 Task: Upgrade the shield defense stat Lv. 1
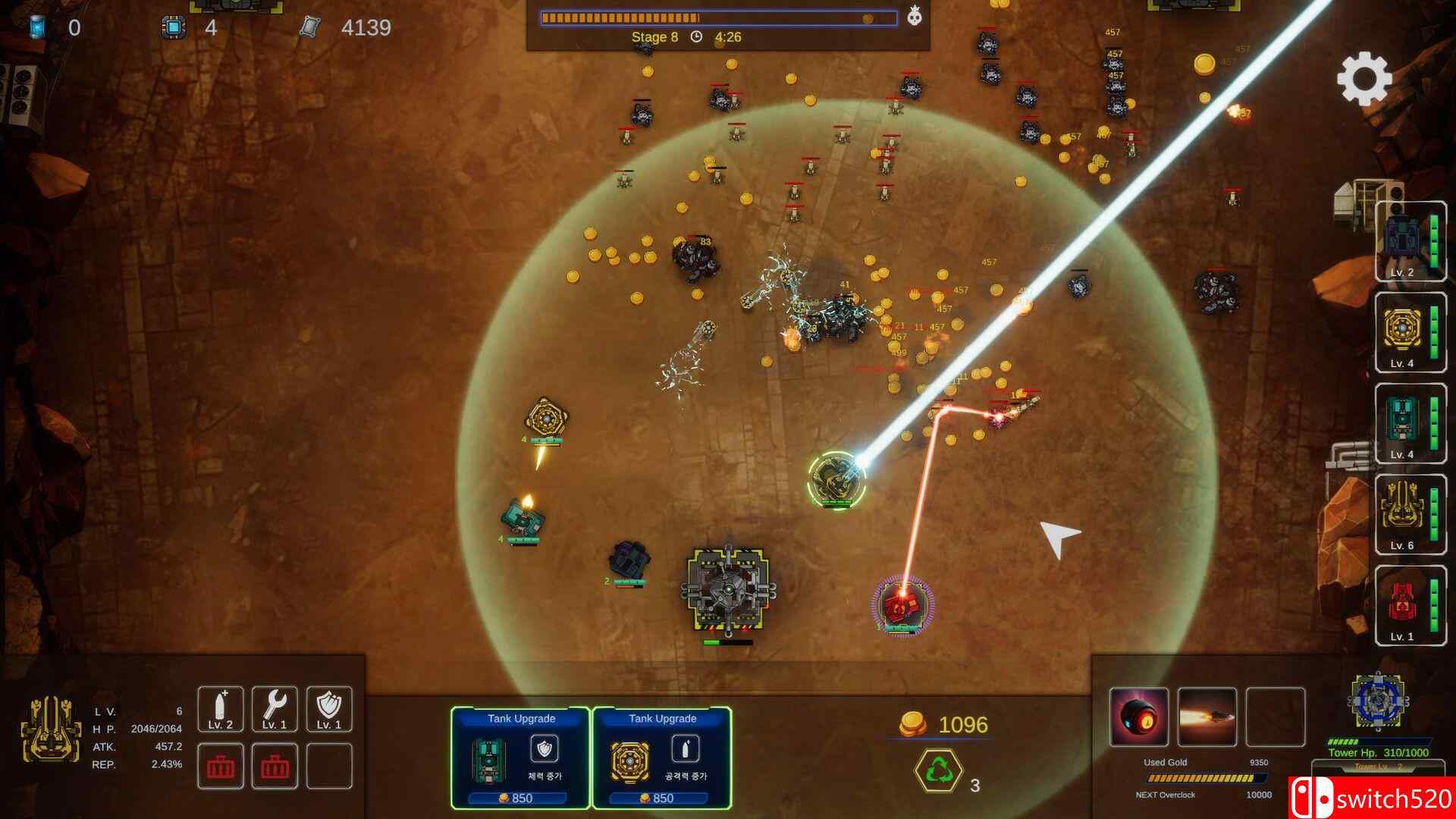(329, 710)
